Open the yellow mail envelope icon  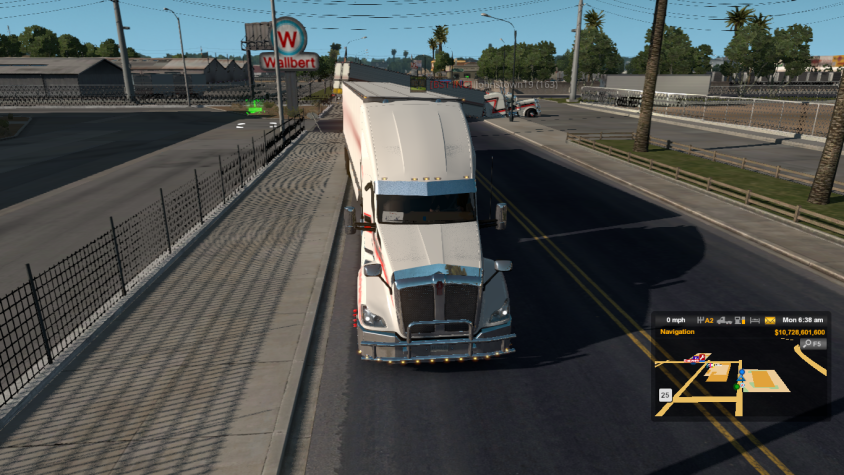tap(769, 320)
